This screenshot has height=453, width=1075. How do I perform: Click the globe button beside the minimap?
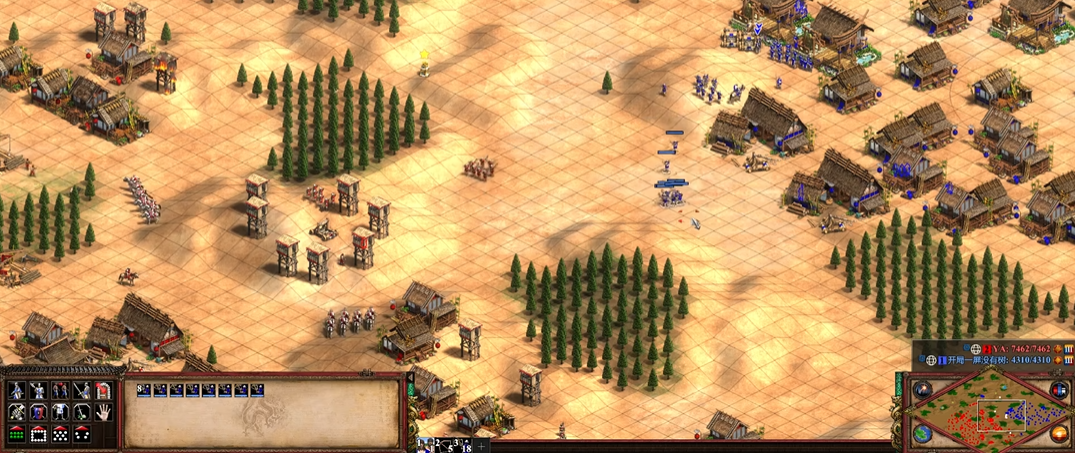(x=922, y=434)
